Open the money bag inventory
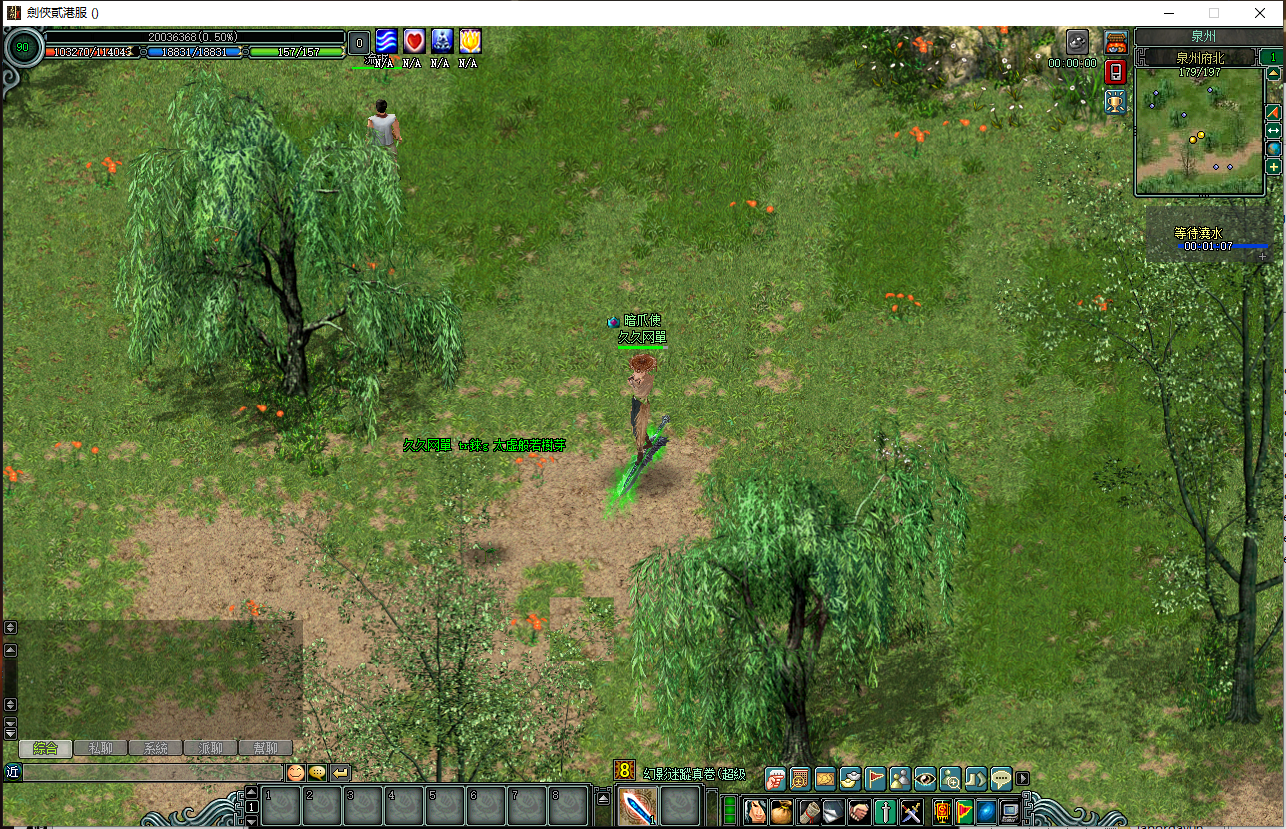This screenshot has height=829, width=1286. point(781,811)
